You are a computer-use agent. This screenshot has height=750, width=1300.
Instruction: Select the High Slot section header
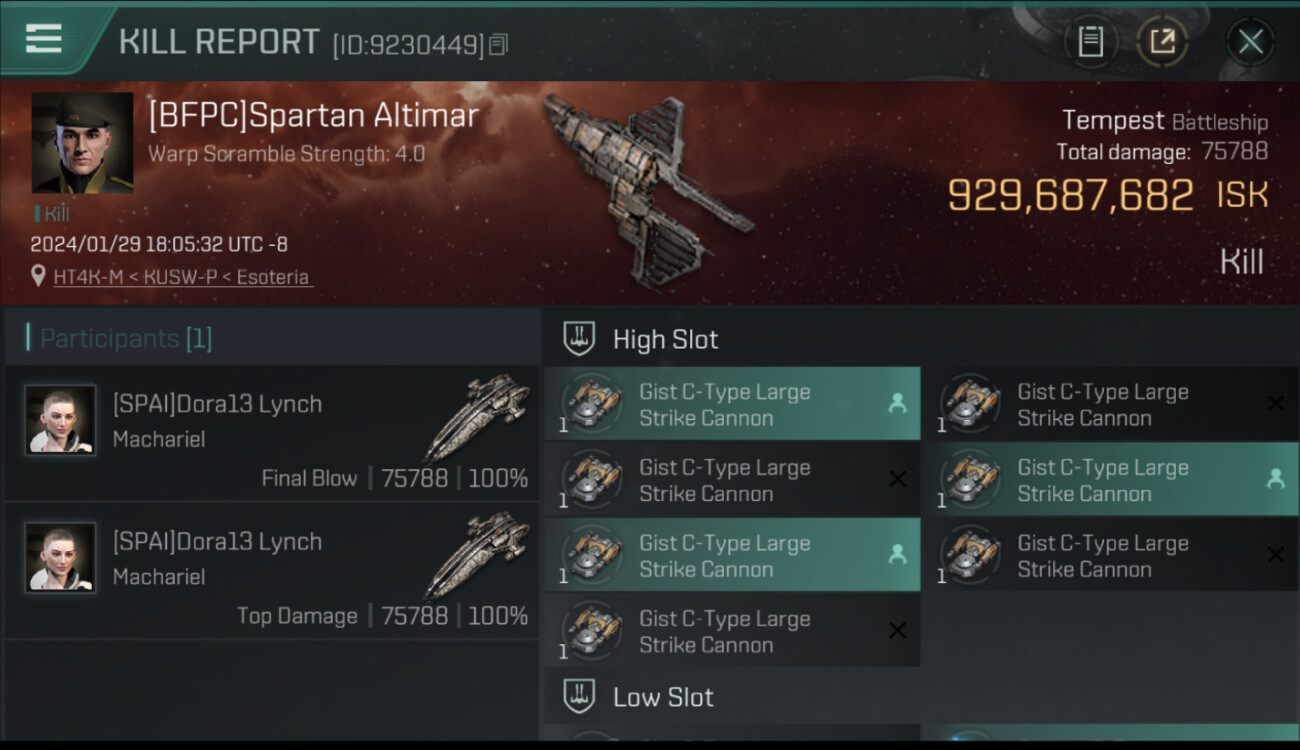[665, 339]
